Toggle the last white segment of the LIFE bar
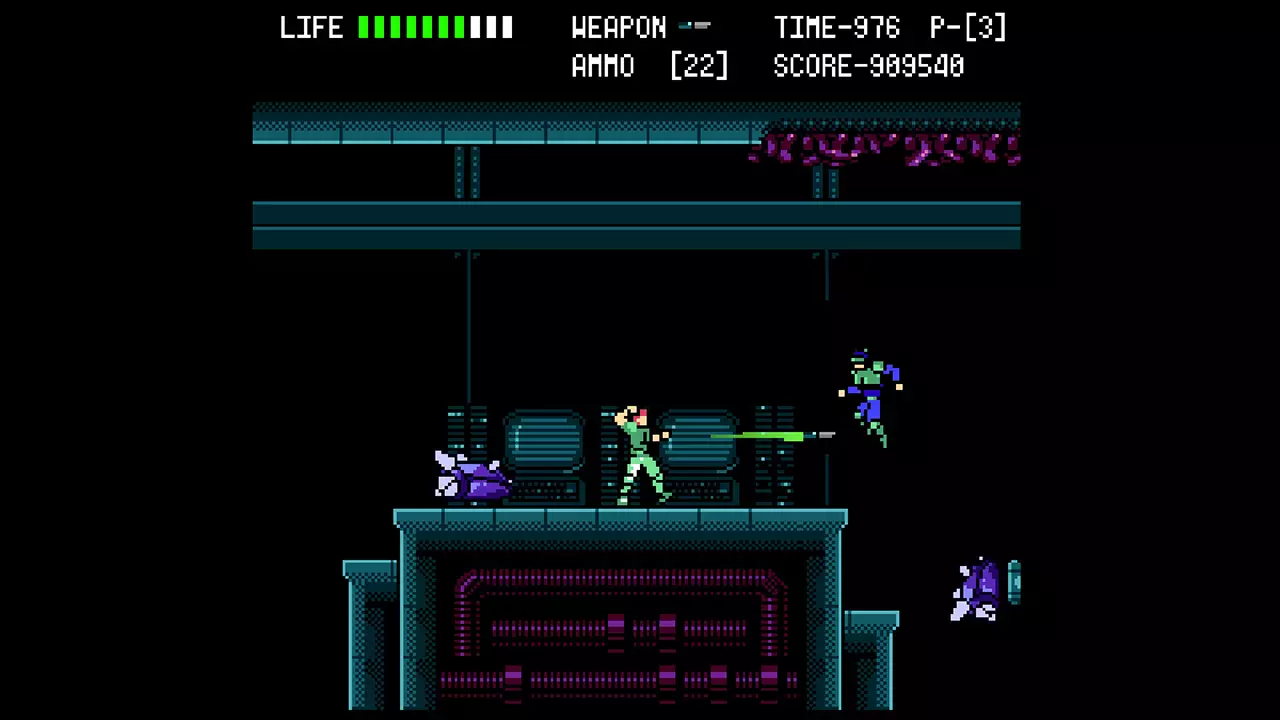Viewport: 1280px width, 720px height. click(x=506, y=27)
